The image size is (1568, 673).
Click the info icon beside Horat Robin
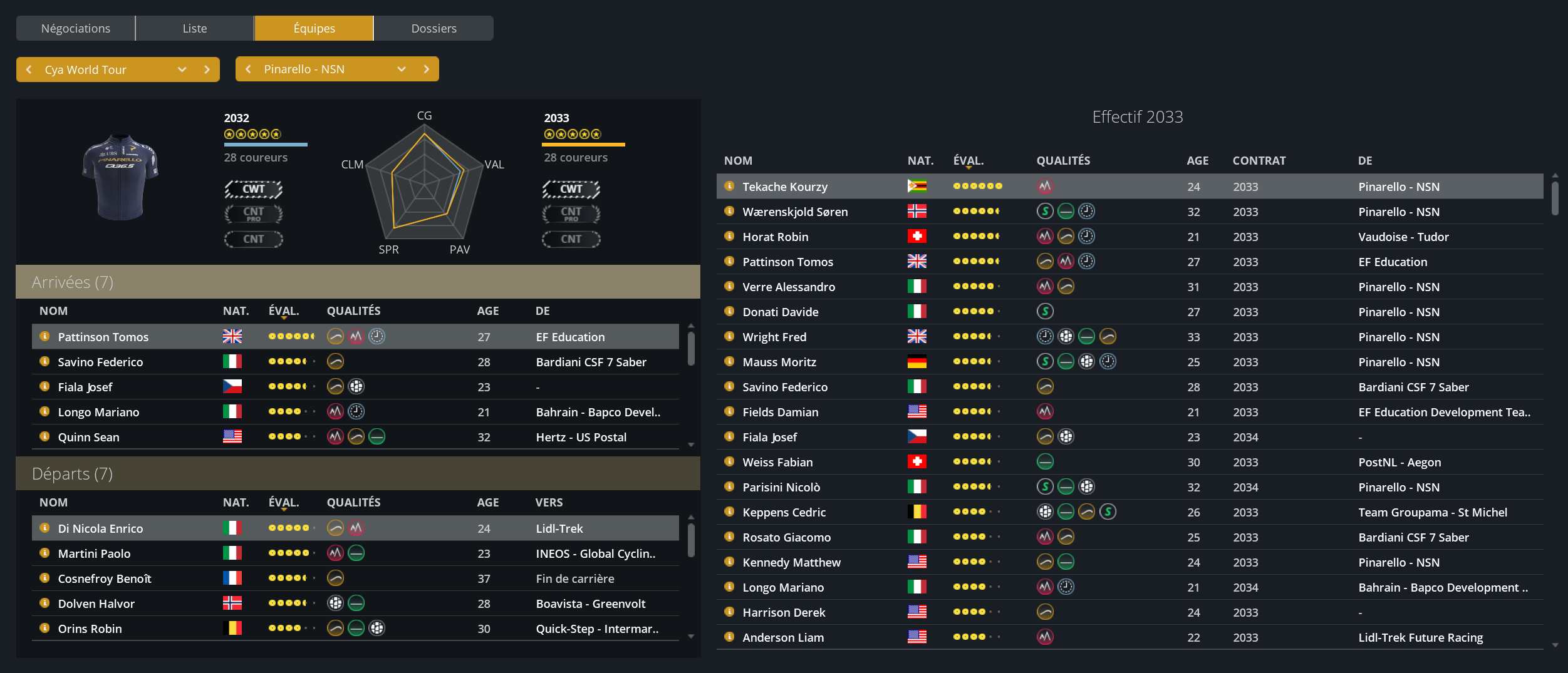pos(729,237)
